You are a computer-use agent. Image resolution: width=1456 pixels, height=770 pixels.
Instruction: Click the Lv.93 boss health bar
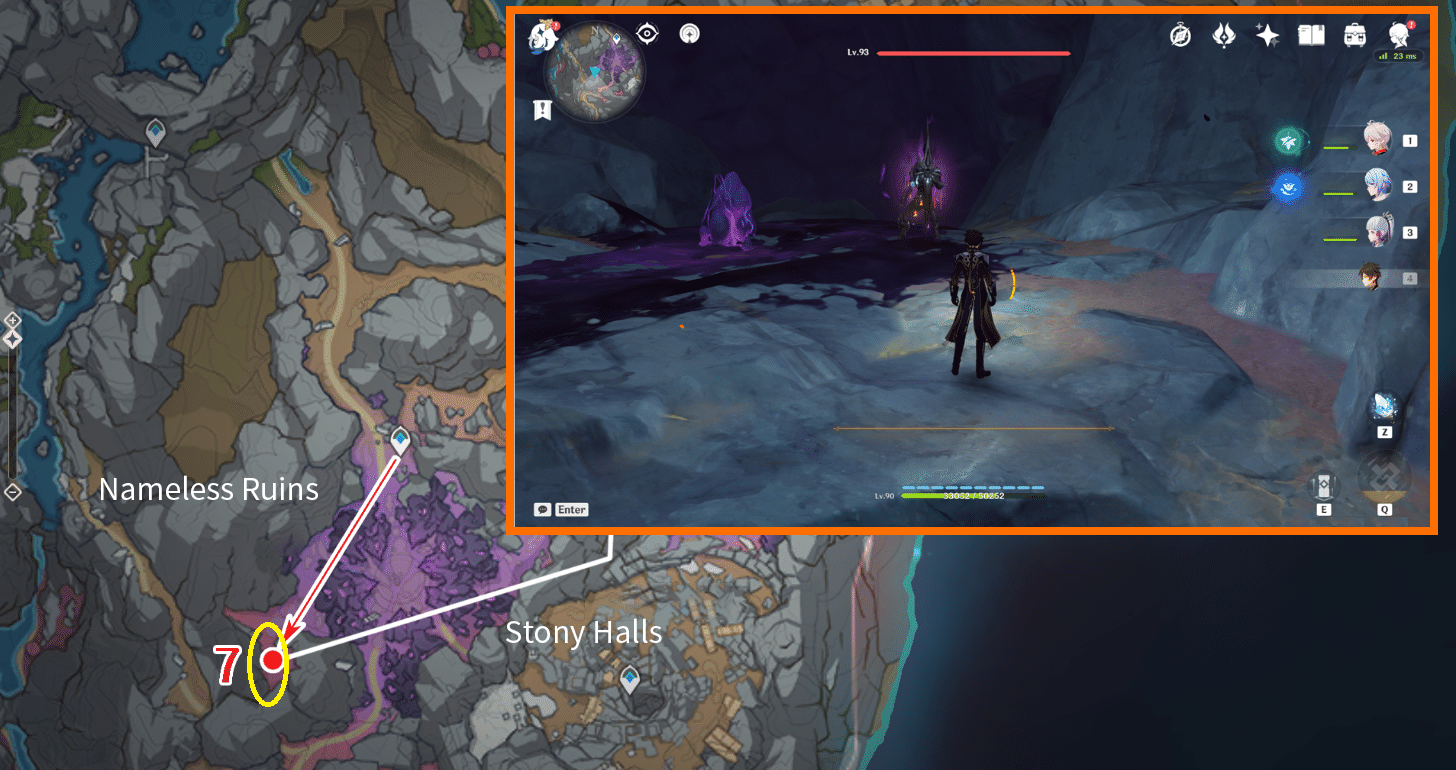(x=972, y=52)
